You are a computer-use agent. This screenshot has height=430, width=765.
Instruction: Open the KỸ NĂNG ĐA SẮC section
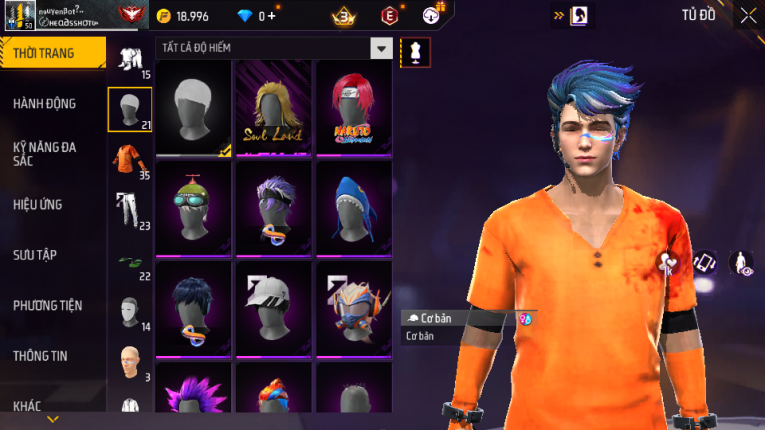45,153
